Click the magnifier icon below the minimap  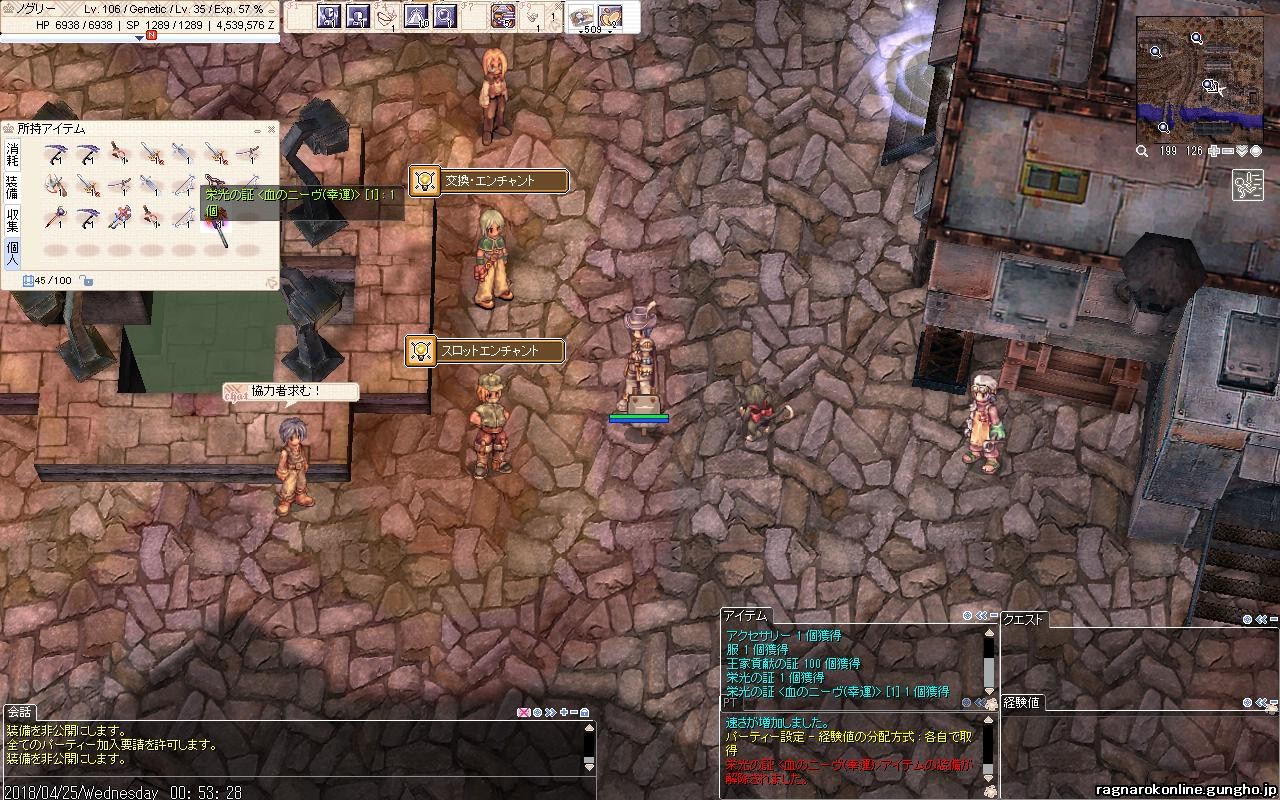click(1142, 151)
